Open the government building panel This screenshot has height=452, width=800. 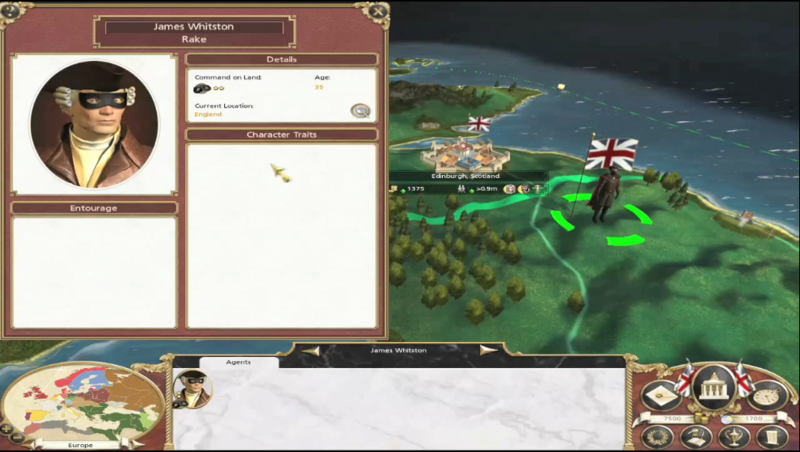pos(712,386)
